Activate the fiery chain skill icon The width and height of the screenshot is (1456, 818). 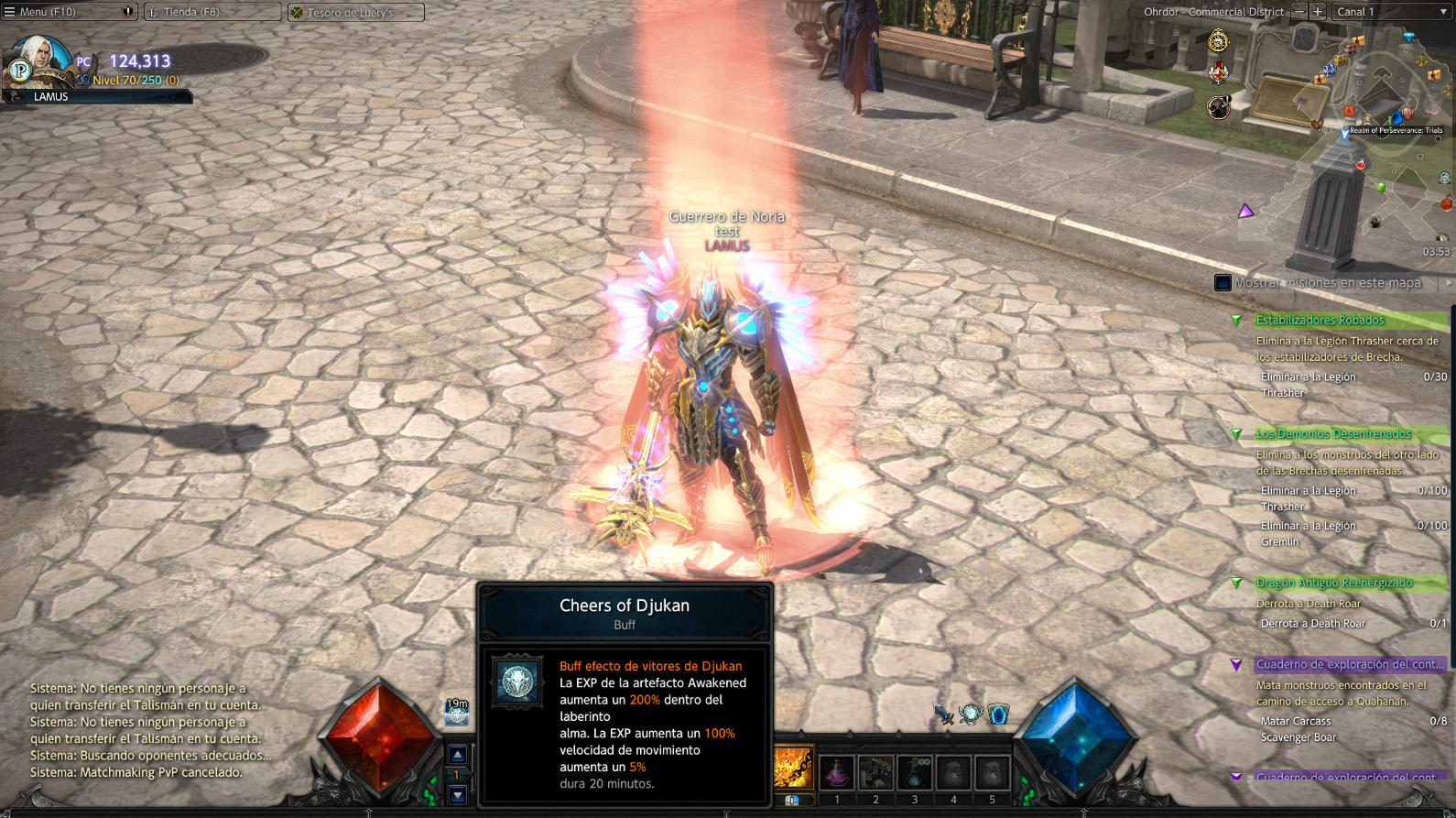point(793,768)
